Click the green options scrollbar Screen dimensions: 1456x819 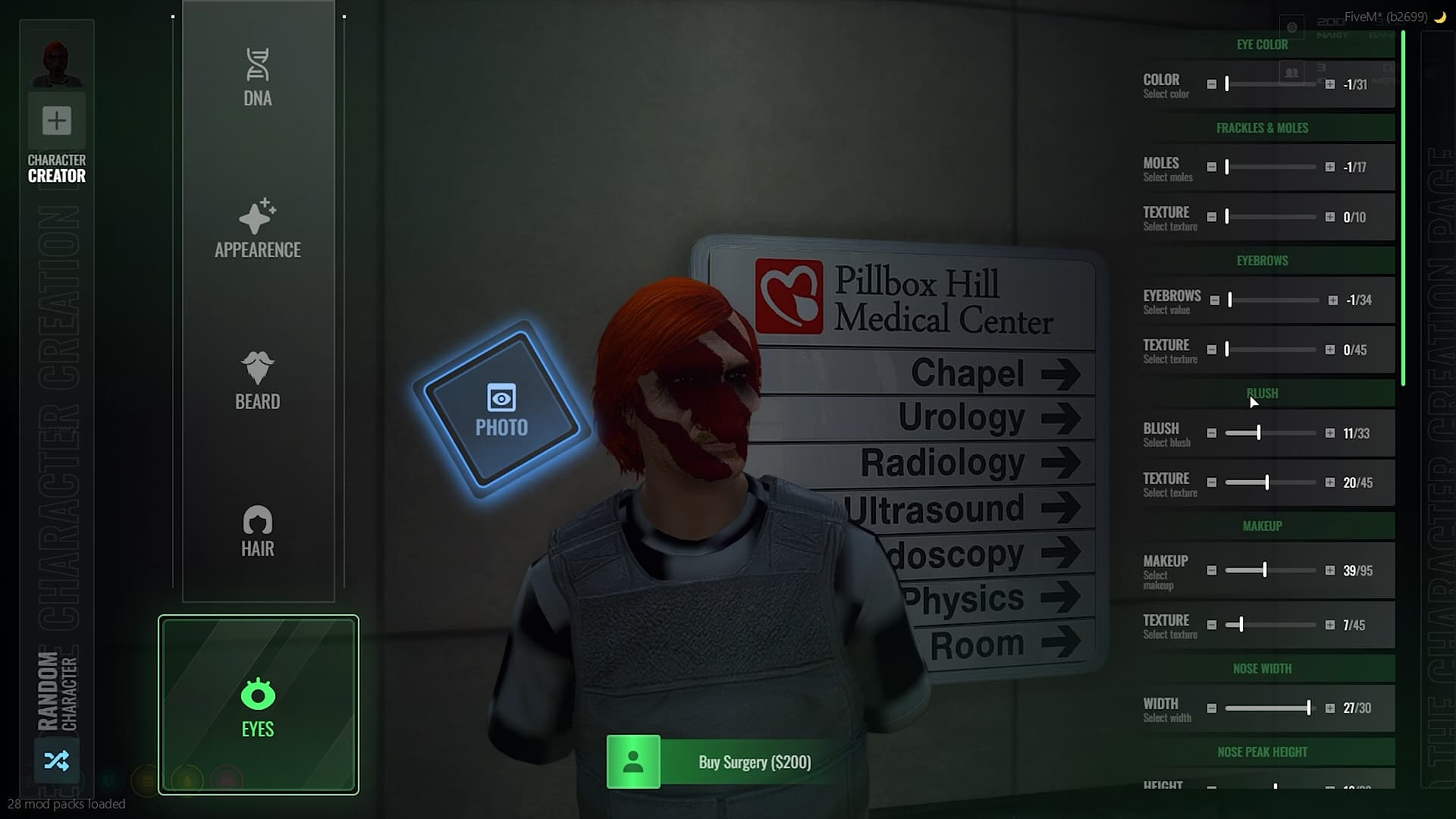coord(1404,209)
